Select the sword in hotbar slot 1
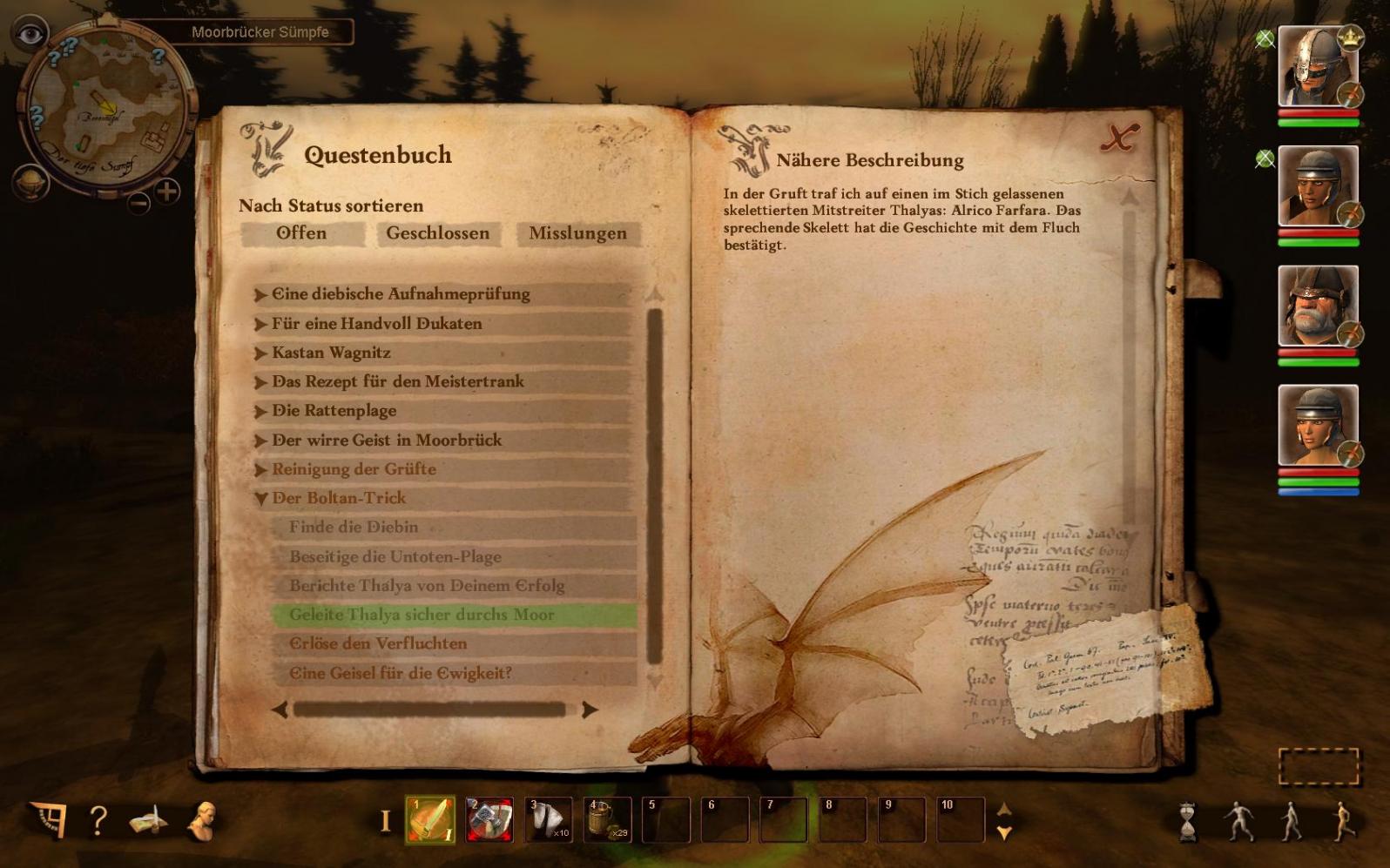This screenshot has width=1390, height=868. tap(430, 820)
